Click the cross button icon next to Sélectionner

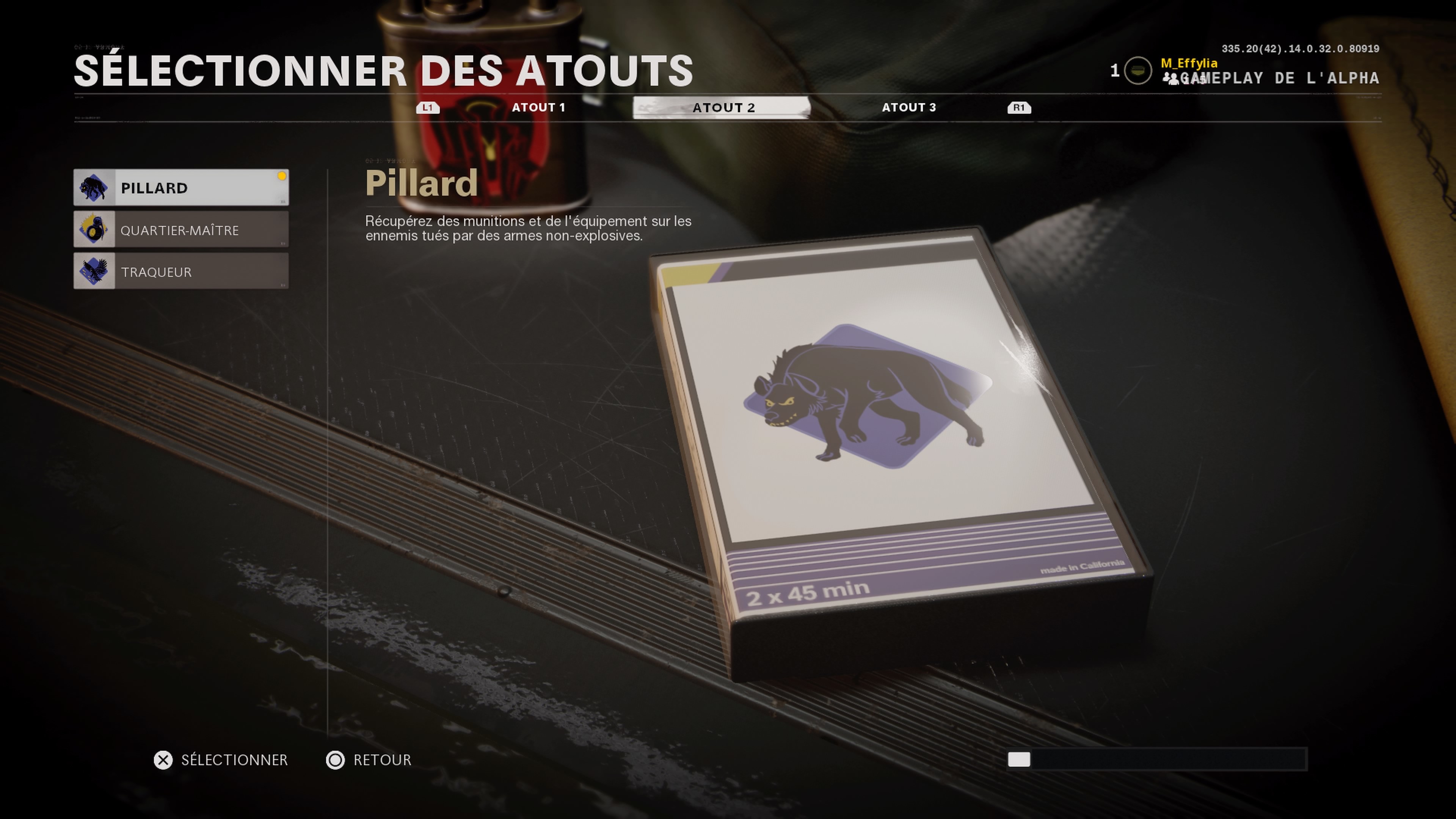point(163,760)
